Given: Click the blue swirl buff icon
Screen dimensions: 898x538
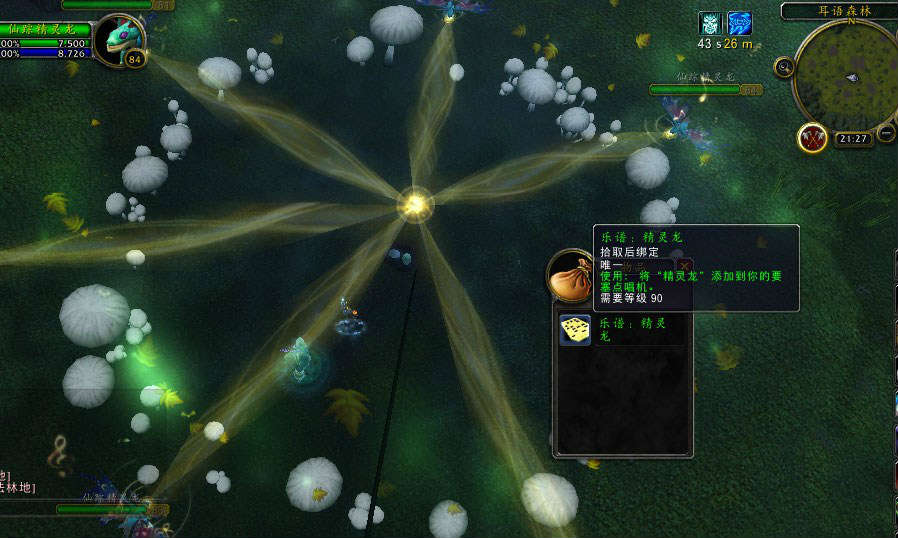Looking at the screenshot, I should pyautogui.click(x=739, y=23).
